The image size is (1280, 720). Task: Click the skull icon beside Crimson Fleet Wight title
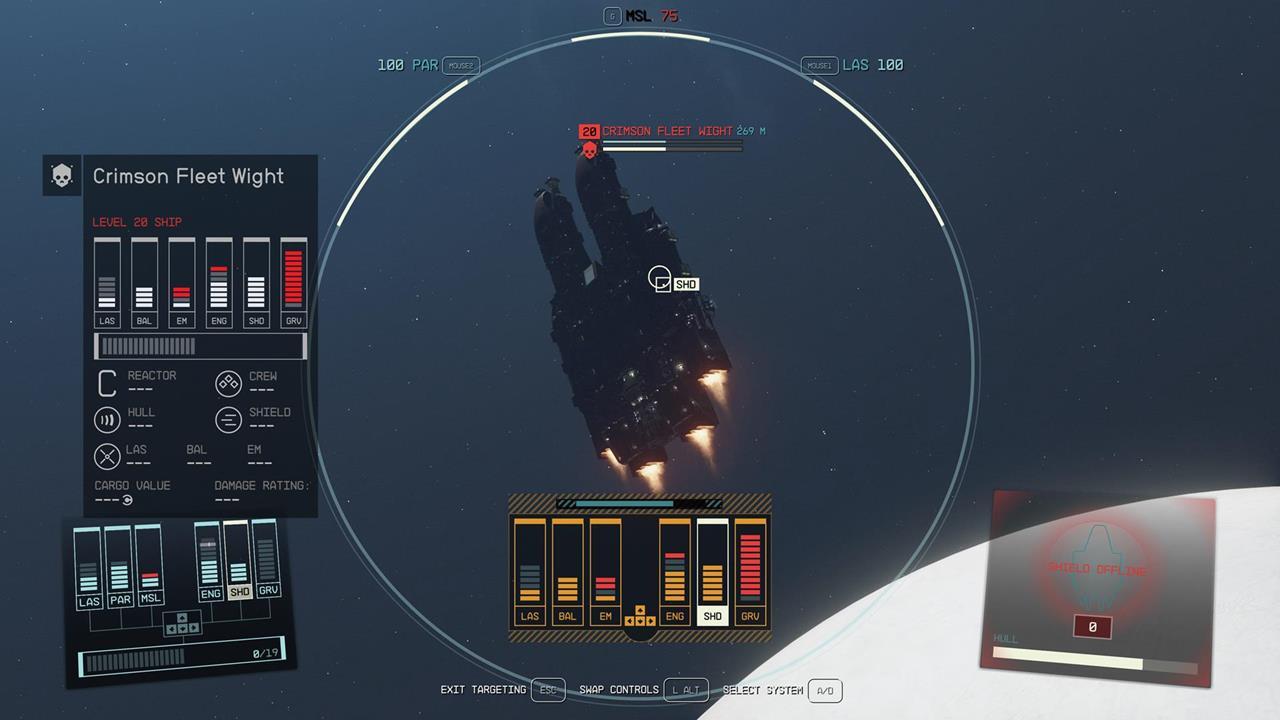pos(61,176)
